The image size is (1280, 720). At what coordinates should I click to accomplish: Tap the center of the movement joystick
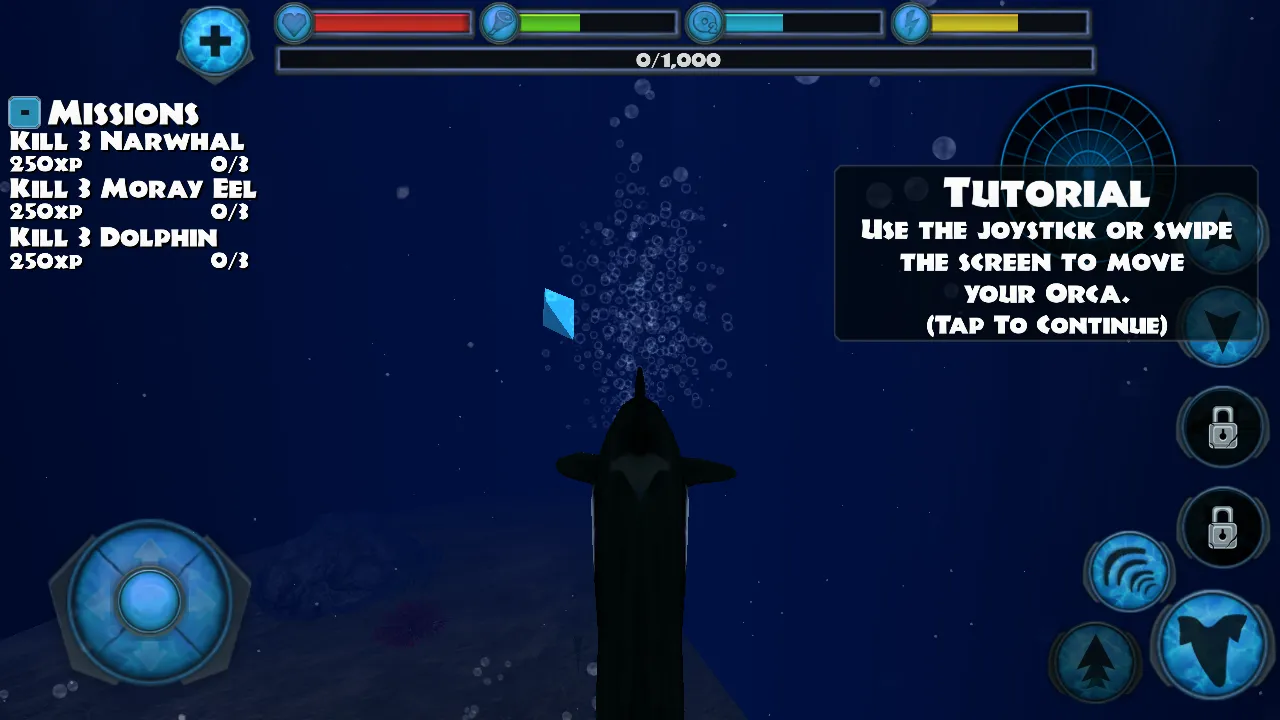[149, 601]
